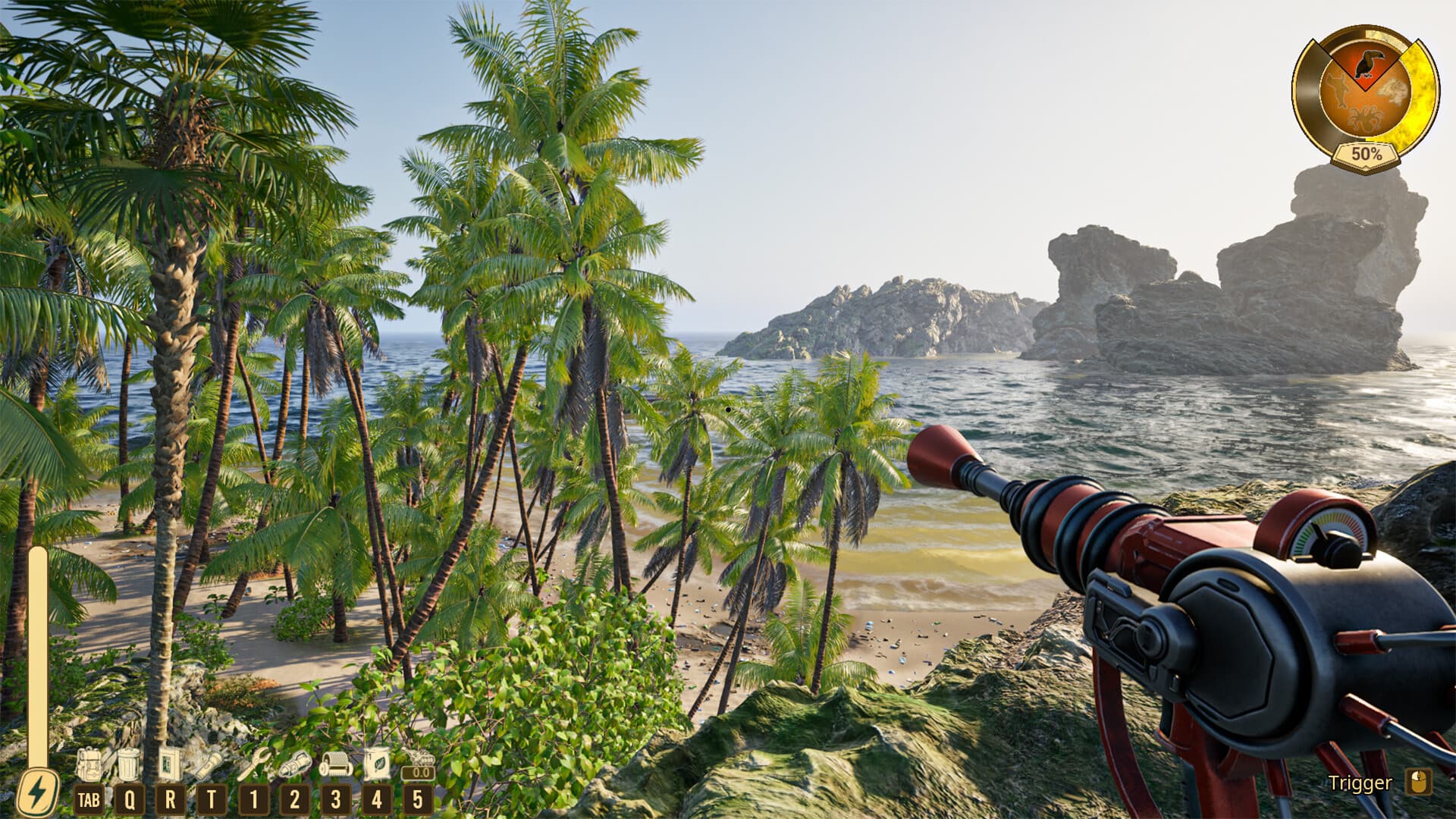Click the 0.0 counter above slot 5
This screenshot has height=819, width=1456.
coord(422,772)
